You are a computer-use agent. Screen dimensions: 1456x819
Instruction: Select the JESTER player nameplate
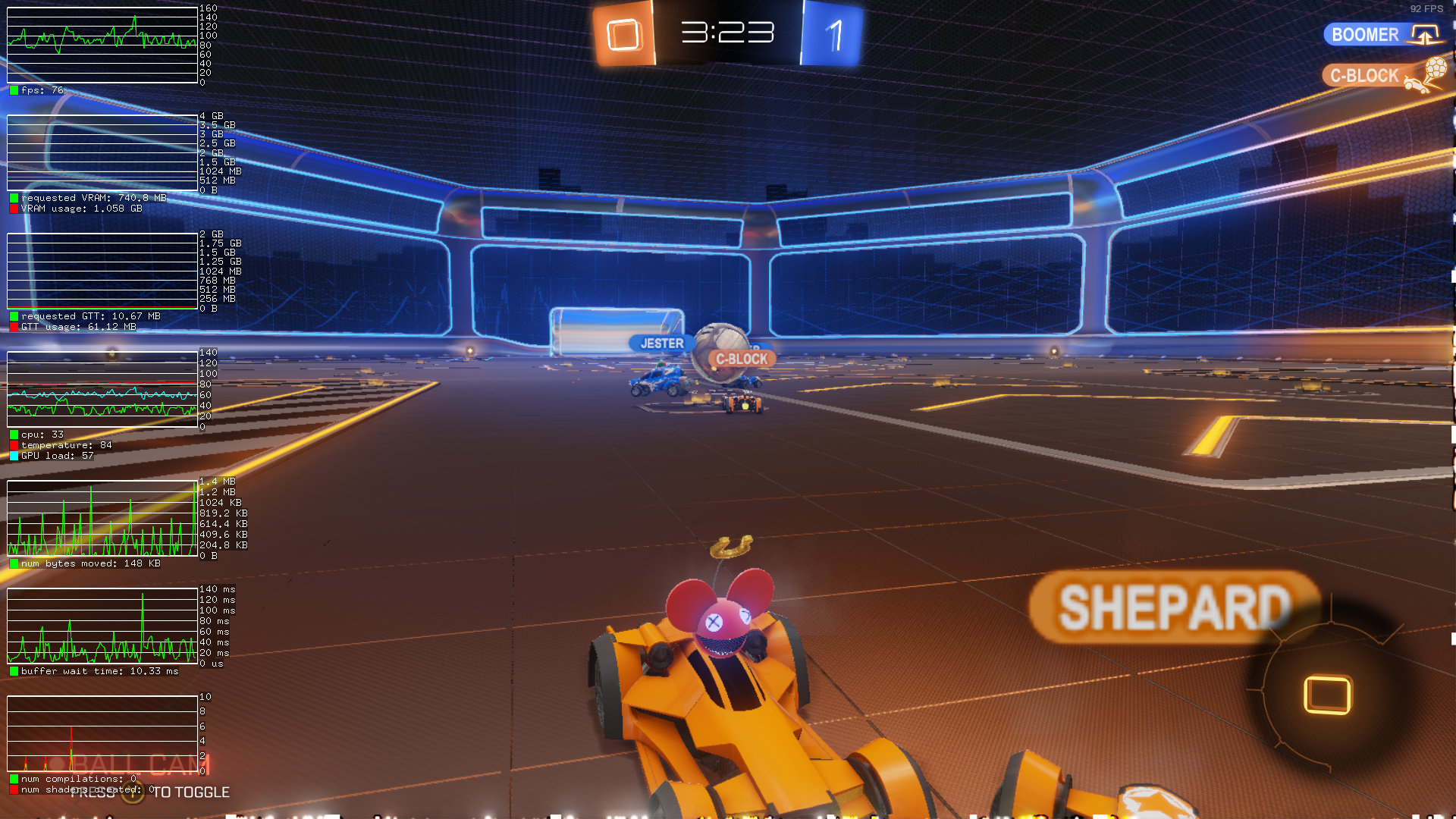click(x=661, y=344)
